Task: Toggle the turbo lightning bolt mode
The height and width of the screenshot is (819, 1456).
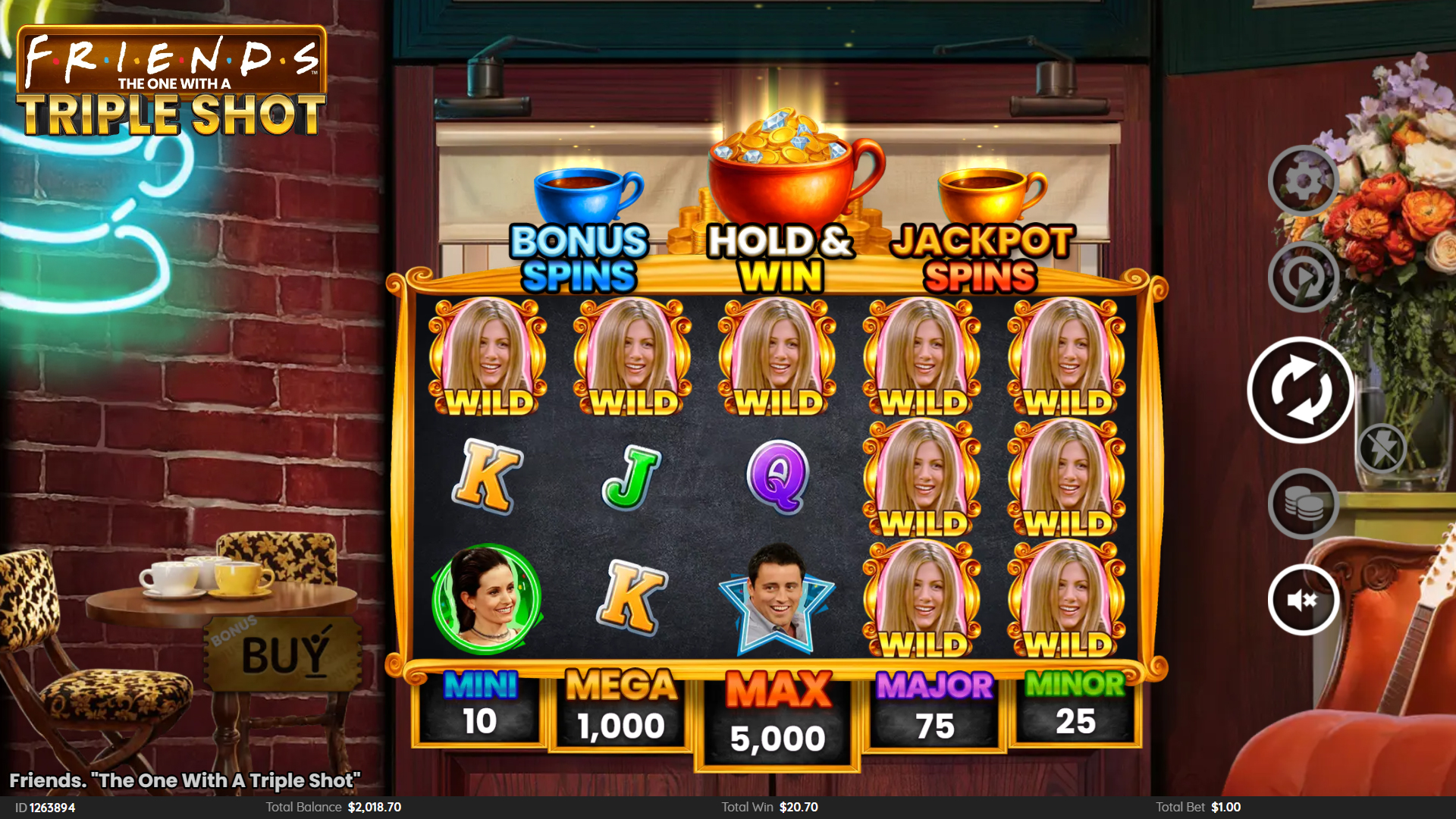Action: click(x=1382, y=448)
